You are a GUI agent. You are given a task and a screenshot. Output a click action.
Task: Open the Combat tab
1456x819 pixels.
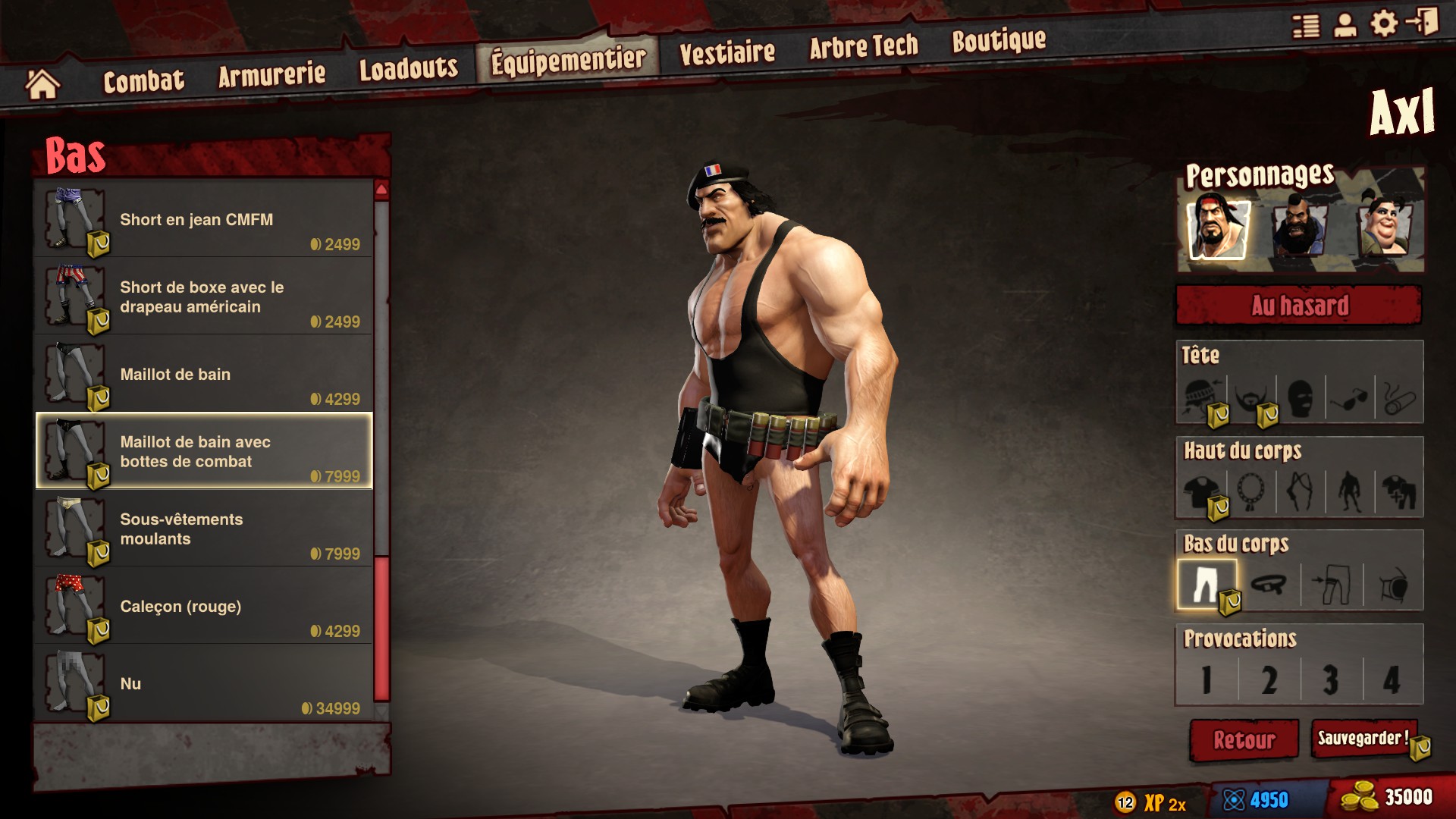pos(143,80)
